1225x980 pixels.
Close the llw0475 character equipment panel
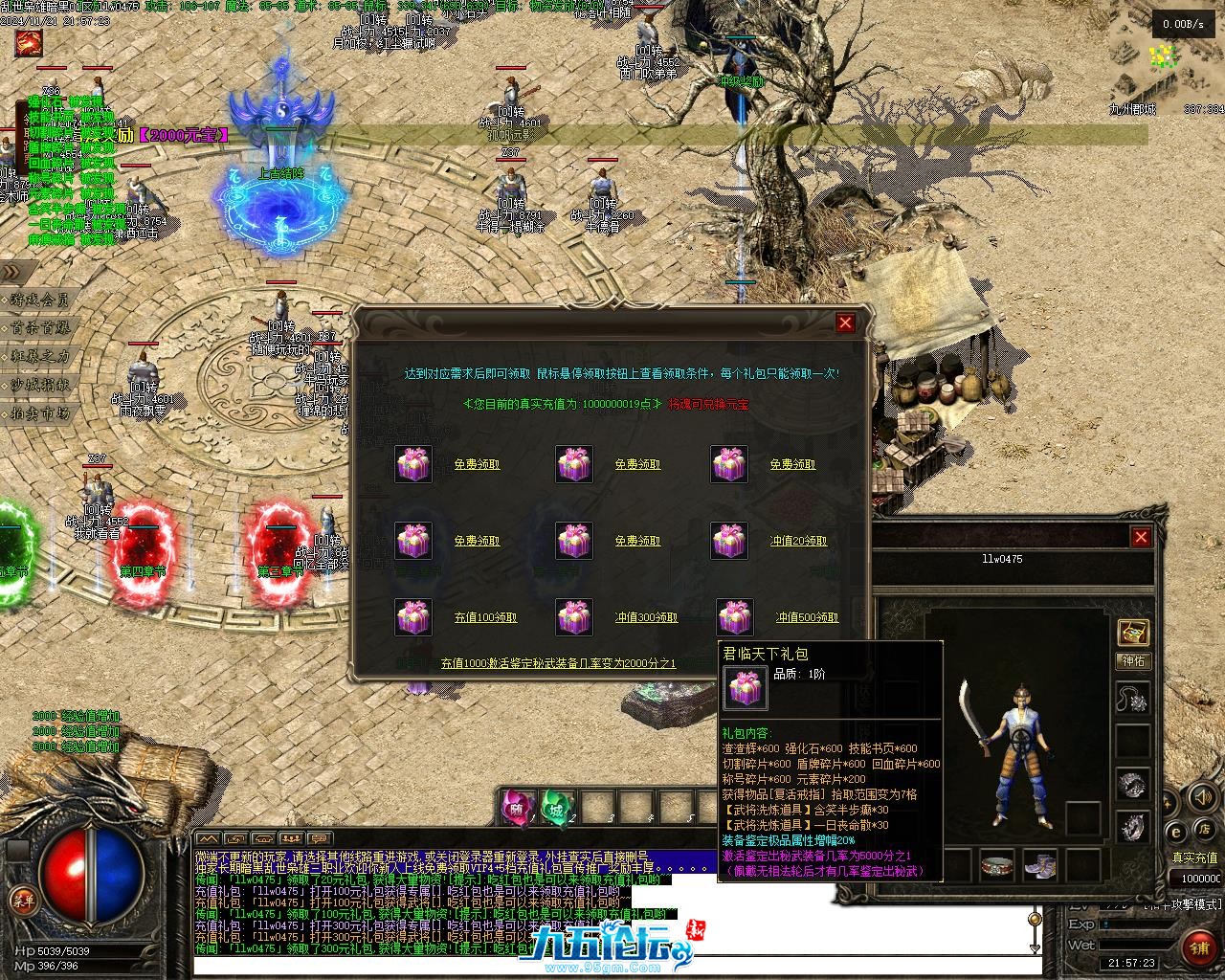click(x=1141, y=538)
